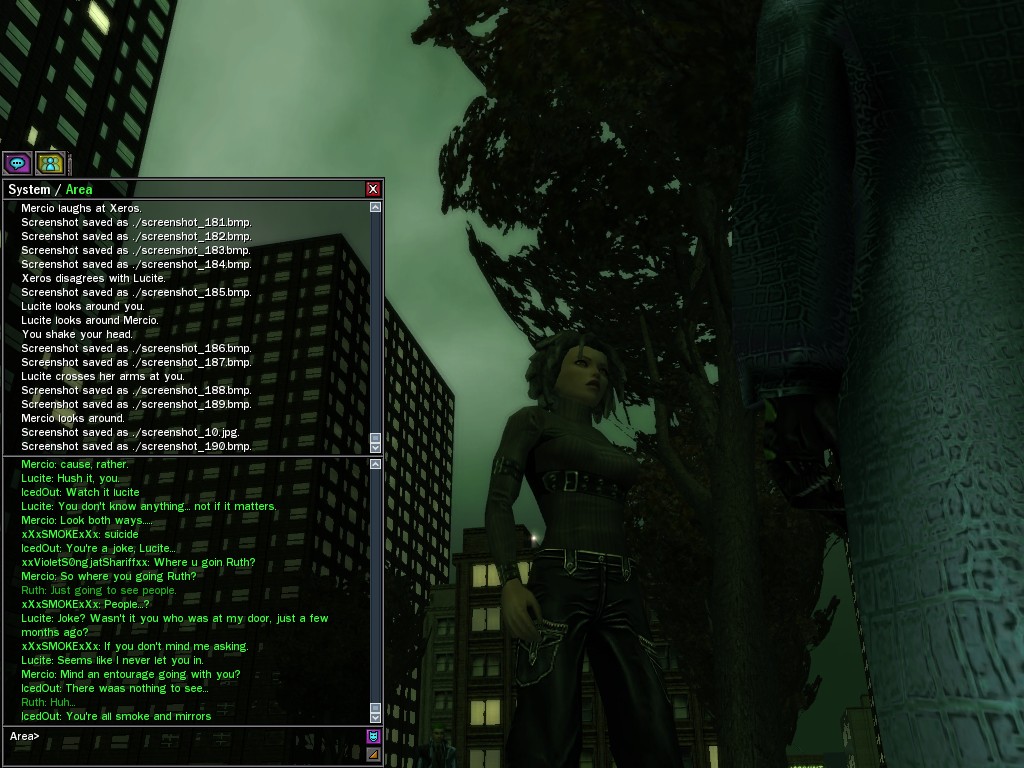Switch to the System tab in title
The height and width of the screenshot is (768, 1024).
(29, 189)
